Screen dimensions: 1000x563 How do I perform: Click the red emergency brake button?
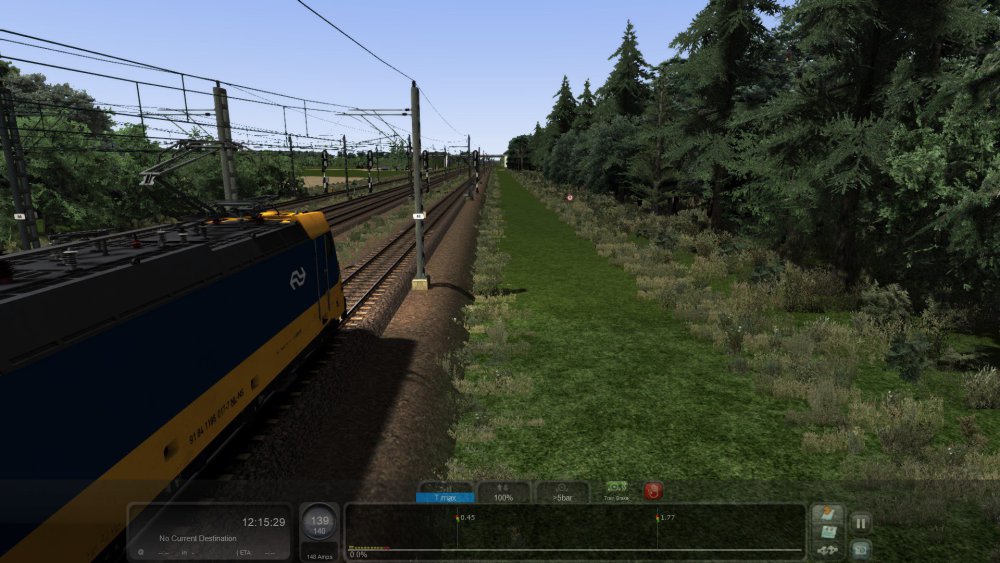click(x=653, y=491)
